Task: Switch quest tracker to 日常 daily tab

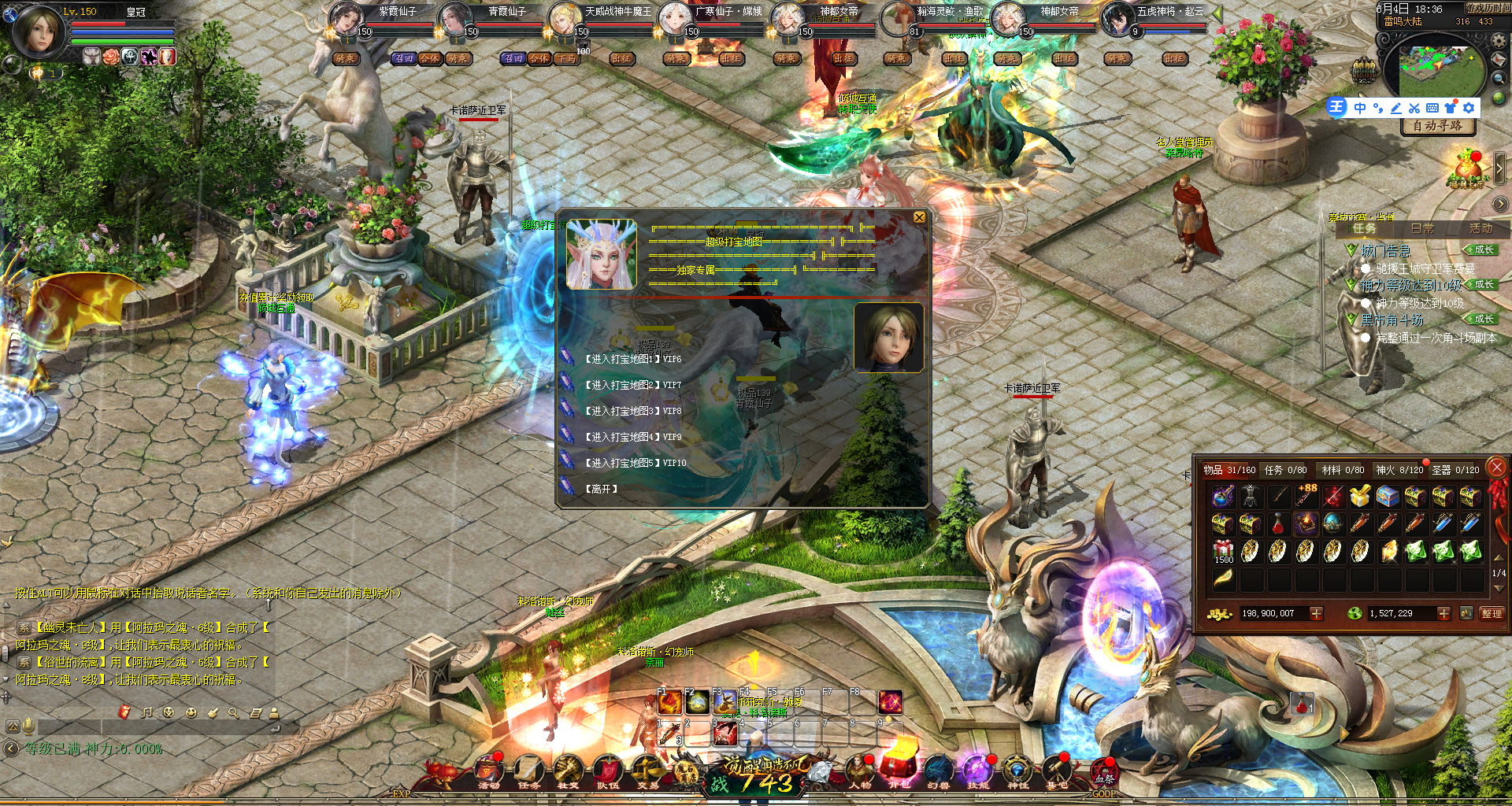Action: tap(1422, 228)
